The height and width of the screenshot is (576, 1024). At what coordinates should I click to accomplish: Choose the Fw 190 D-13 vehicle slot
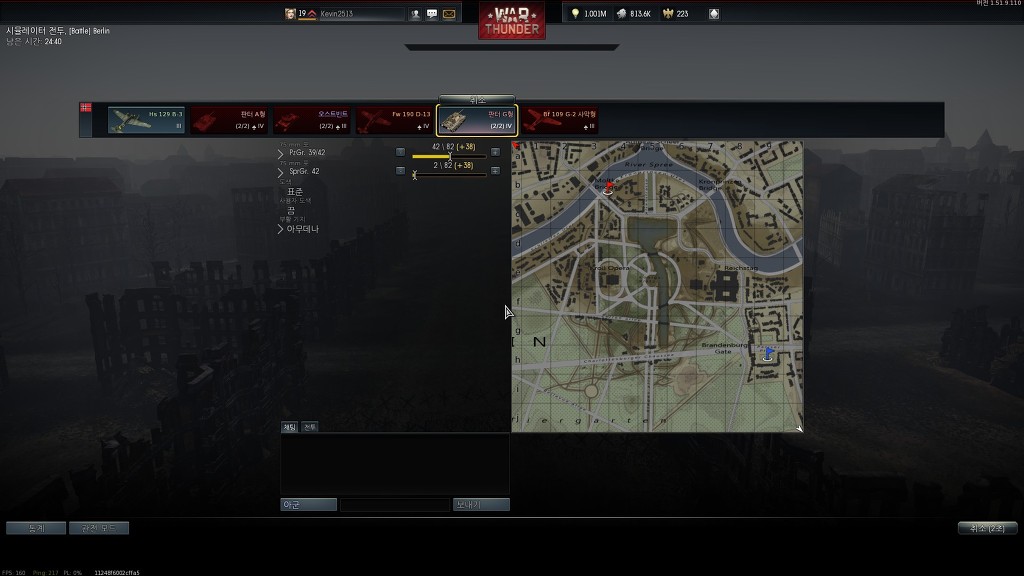point(394,120)
